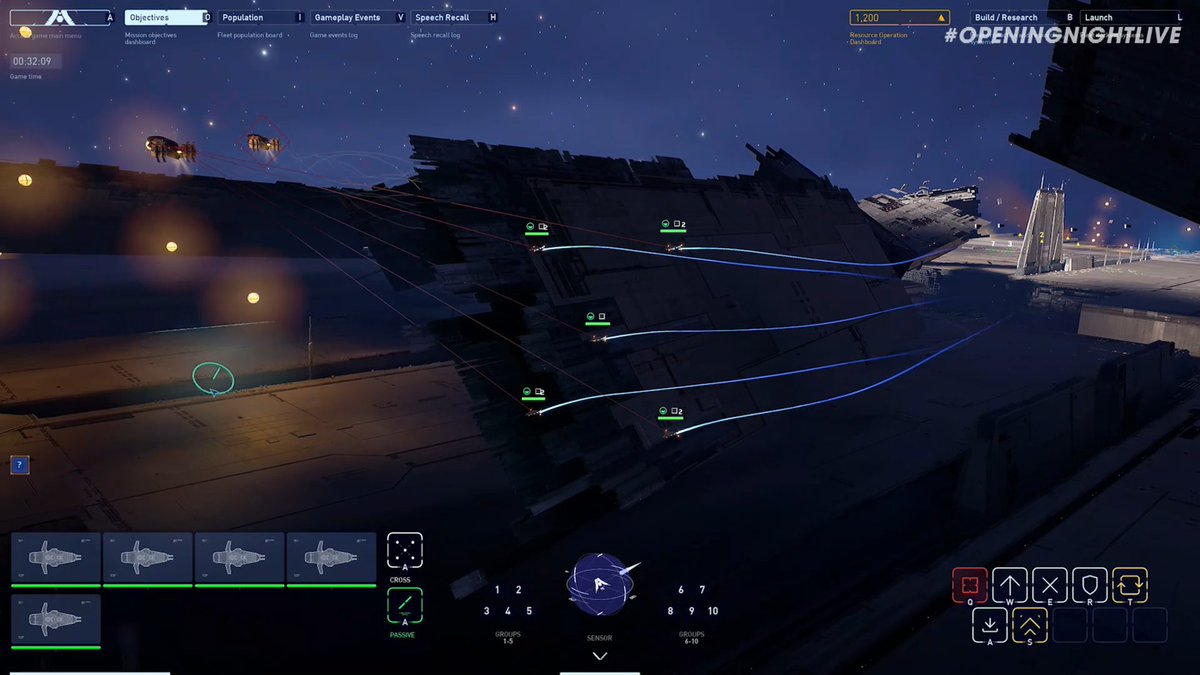Select control group 1
Viewport: 1200px width, 675px height.
click(x=497, y=590)
